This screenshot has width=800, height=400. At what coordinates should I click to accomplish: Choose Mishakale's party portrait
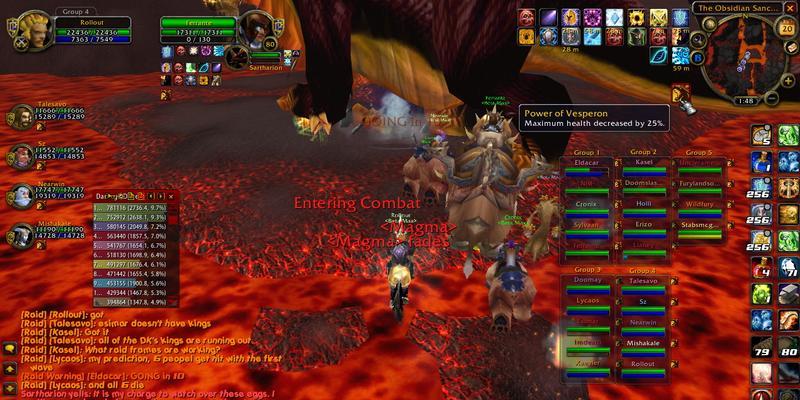click(x=19, y=234)
